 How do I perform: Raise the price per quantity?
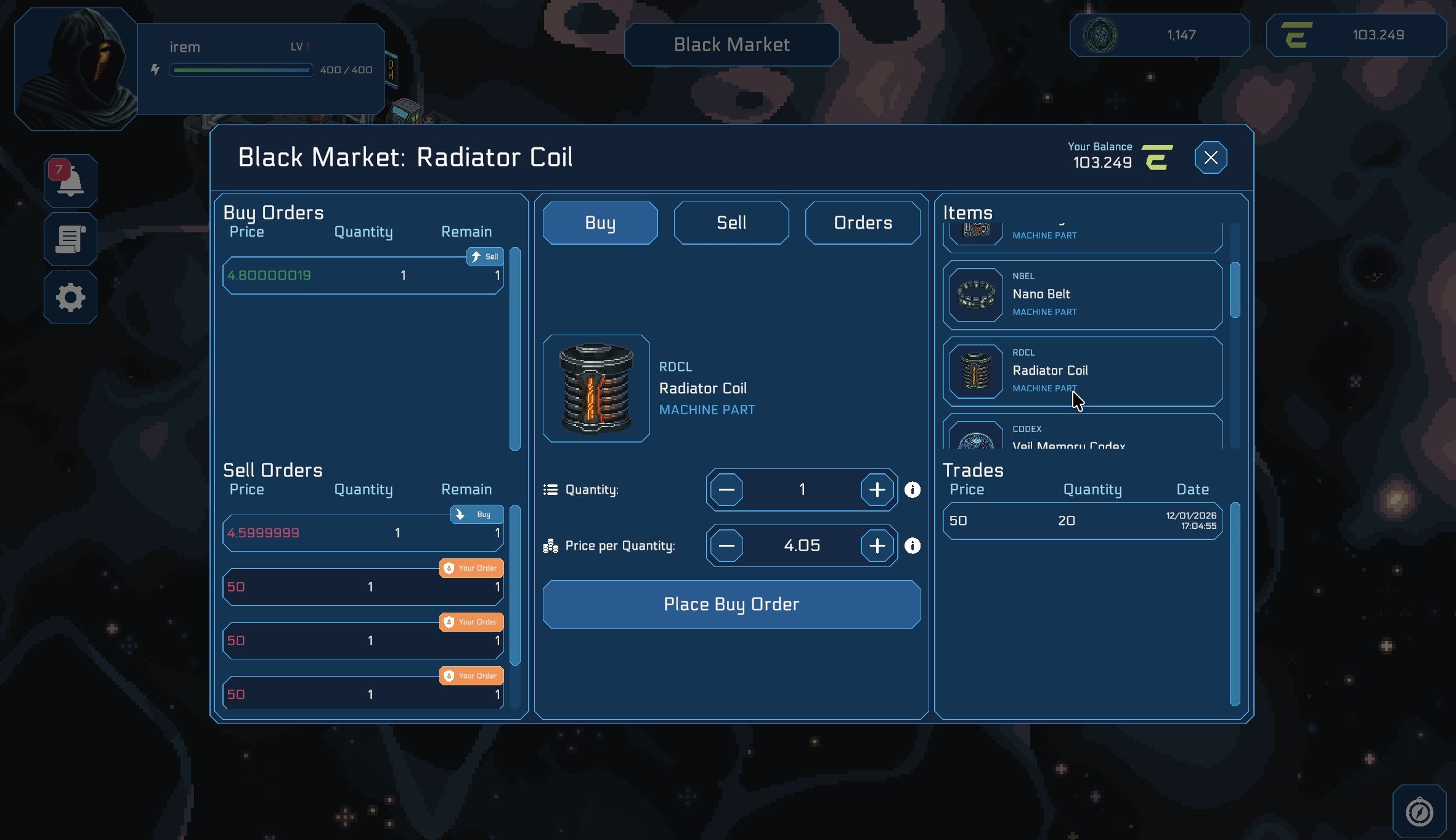click(877, 546)
